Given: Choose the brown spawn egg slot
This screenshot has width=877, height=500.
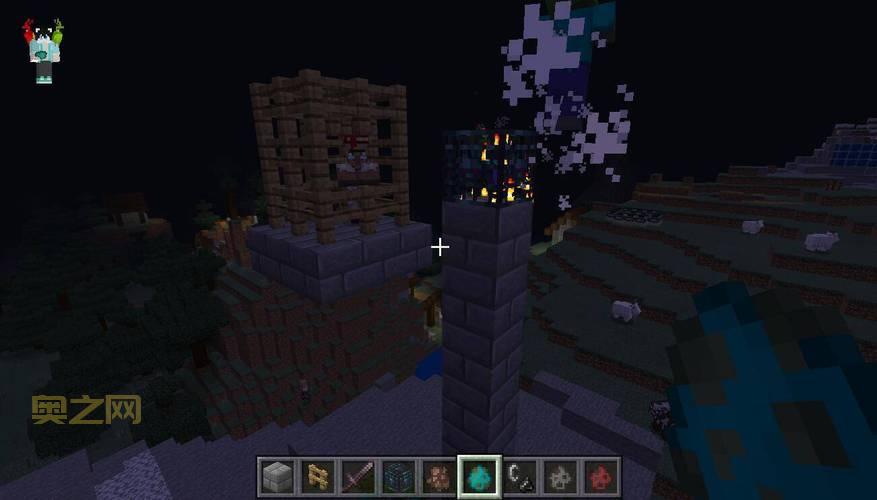Looking at the screenshot, I should coord(438,477).
